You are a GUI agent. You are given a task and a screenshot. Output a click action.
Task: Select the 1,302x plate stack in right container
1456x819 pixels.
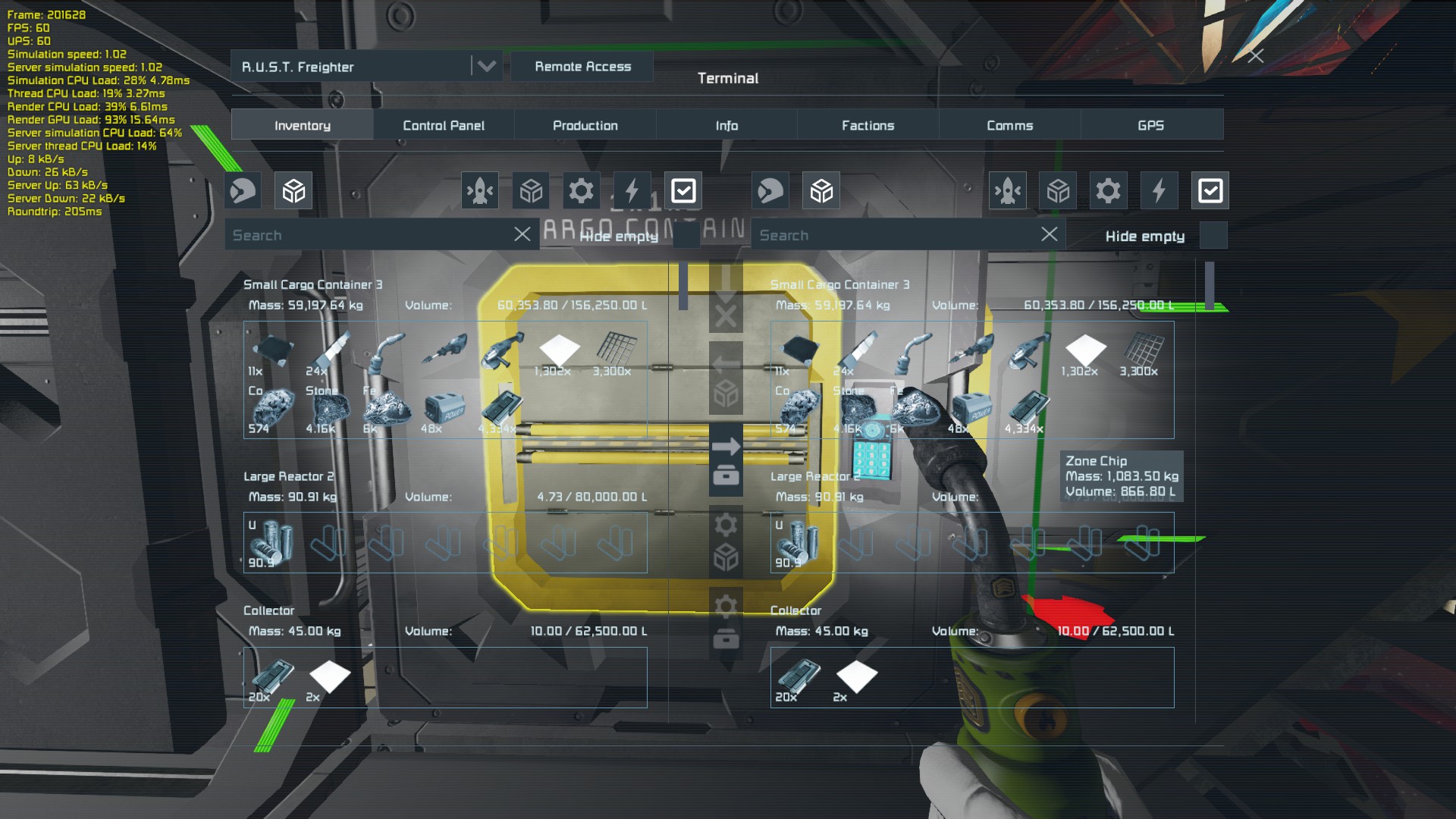tap(1085, 353)
